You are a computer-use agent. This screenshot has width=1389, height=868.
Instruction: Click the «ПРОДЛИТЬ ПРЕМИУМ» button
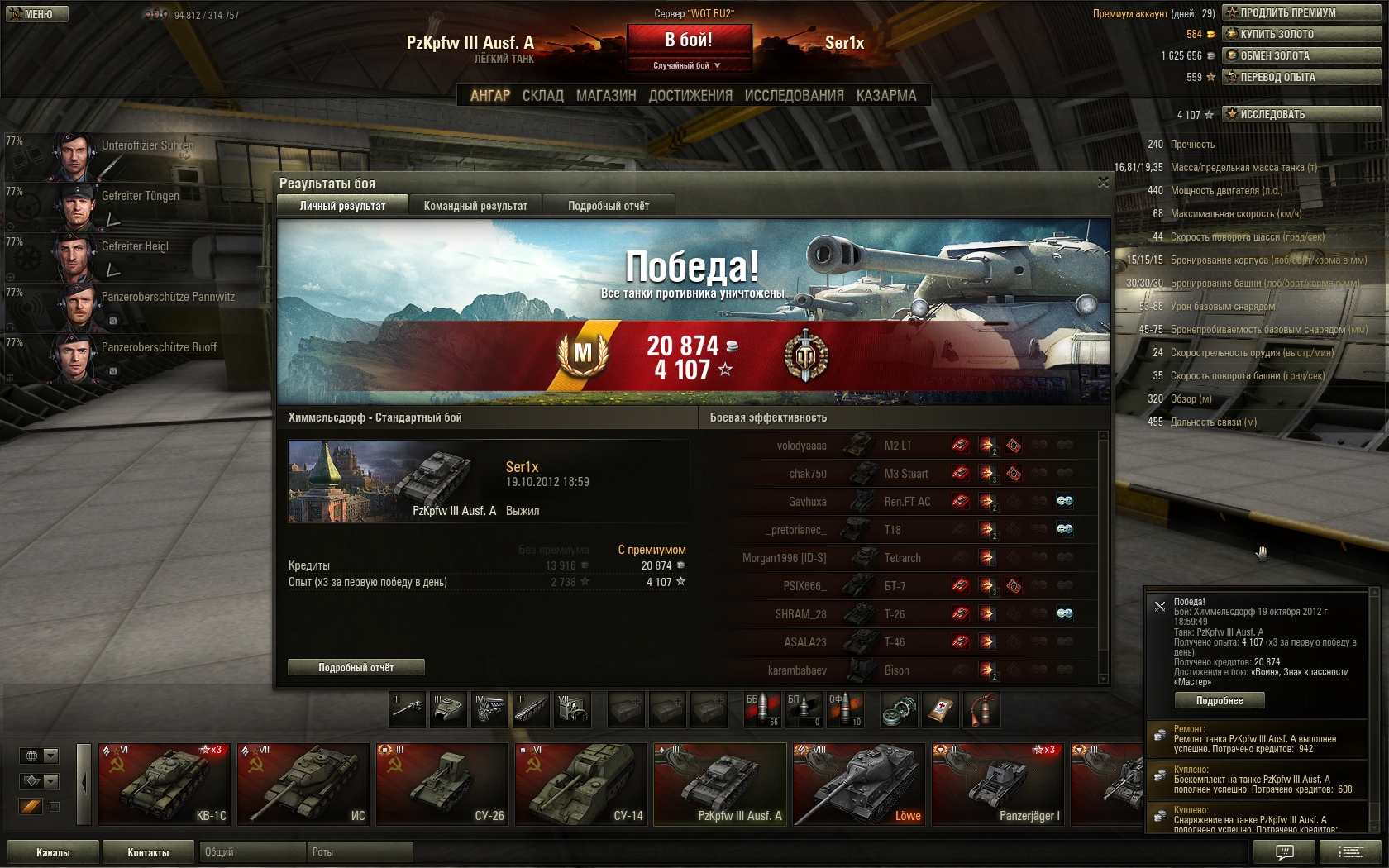pyautogui.click(x=1301, y=12)
